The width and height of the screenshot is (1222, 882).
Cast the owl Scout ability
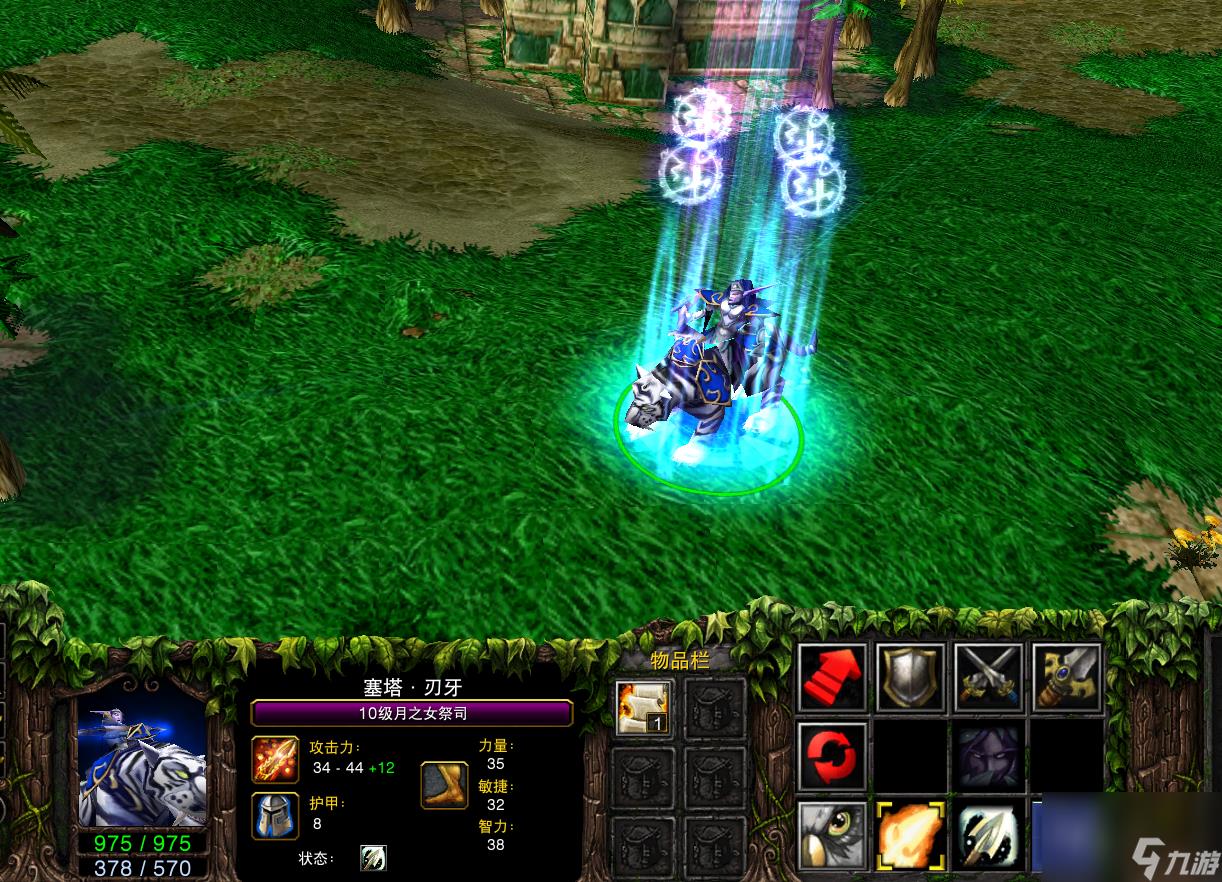pyautogui.click(x=832, y=834)
